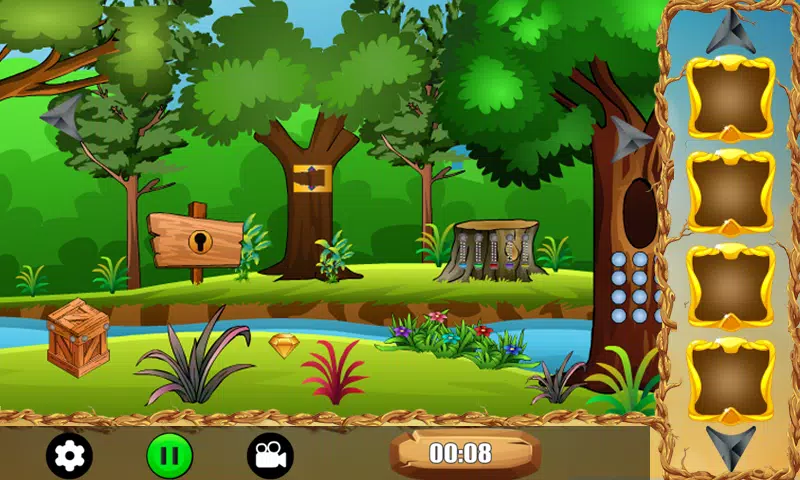Pause the game with the green button

170,456
